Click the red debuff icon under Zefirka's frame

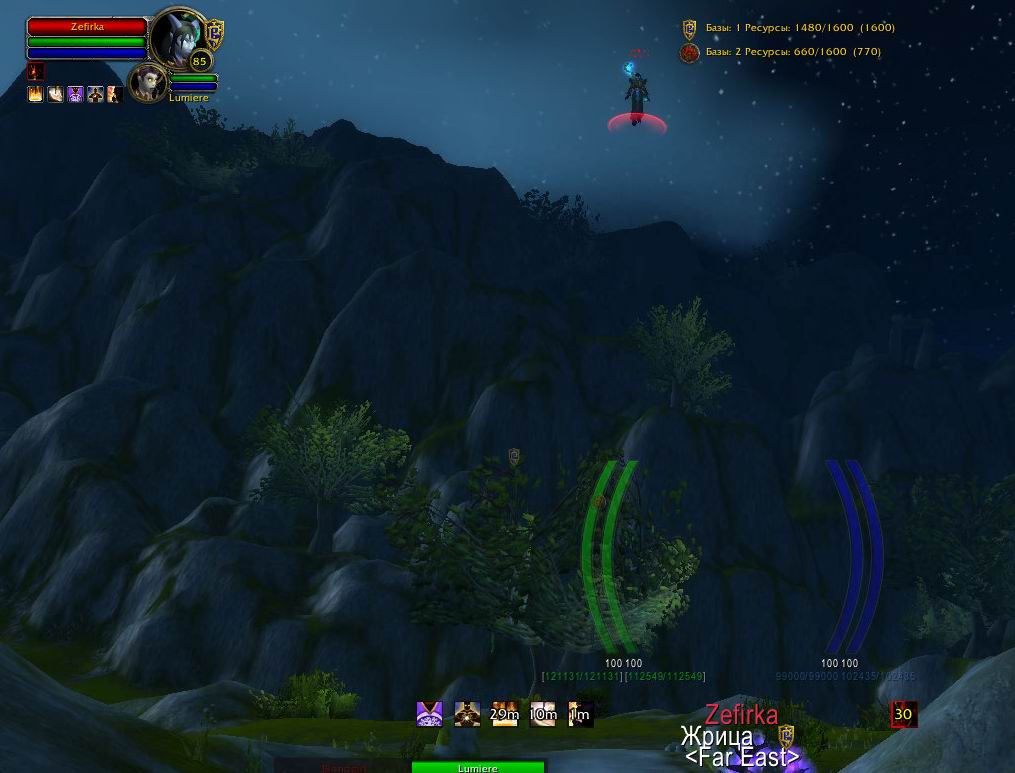click(36, 72)
